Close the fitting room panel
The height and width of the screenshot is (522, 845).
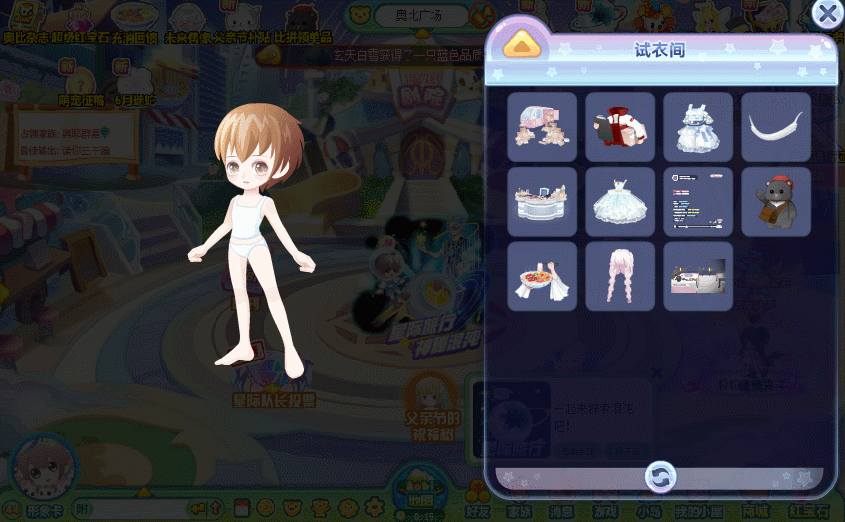[827, 13]
